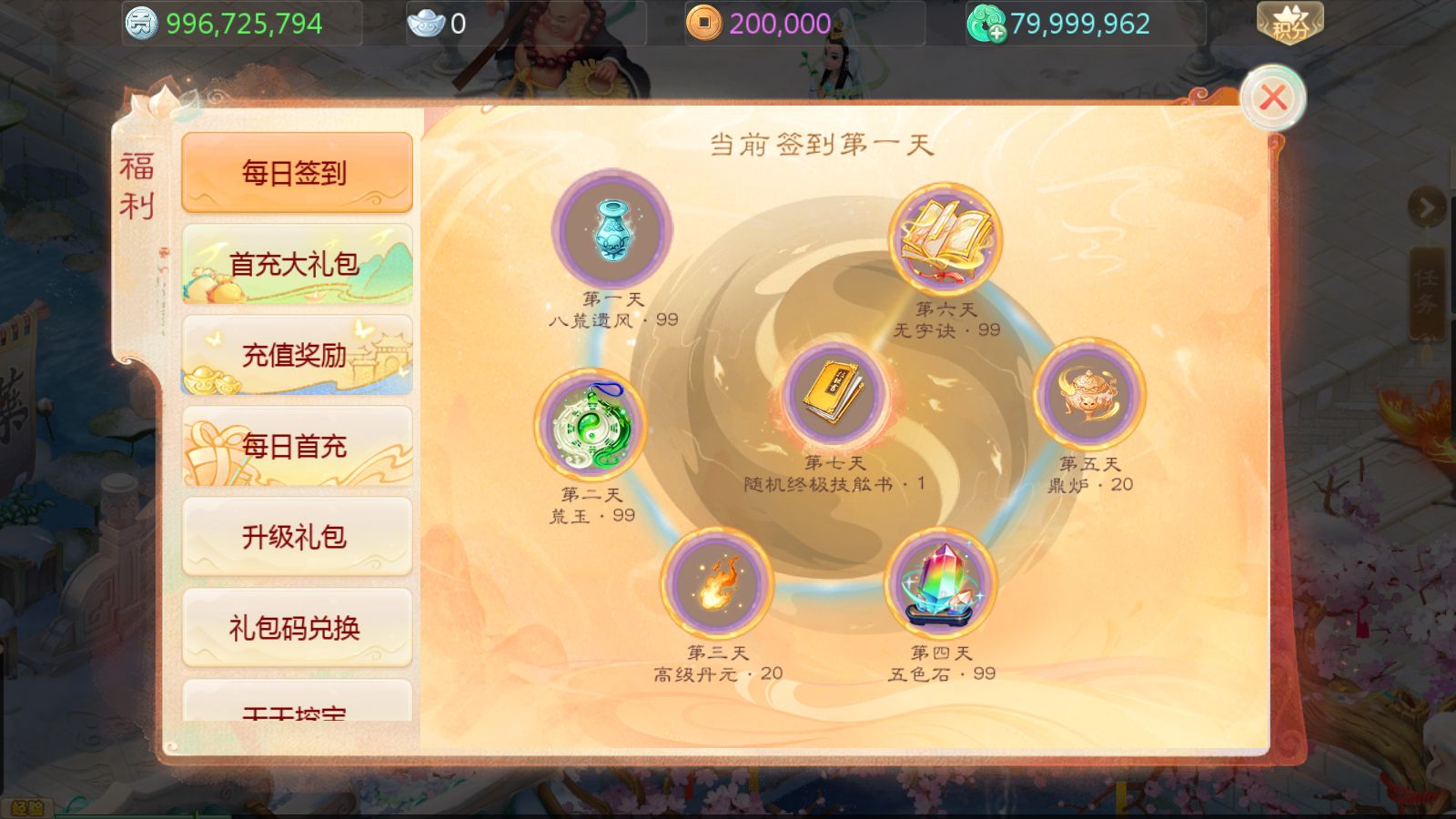Image resolution: width=1456 pixels, height=819 pixels.
Task: Choose the day-three 高级丹元 flame reward
Action: pos(717,583)
